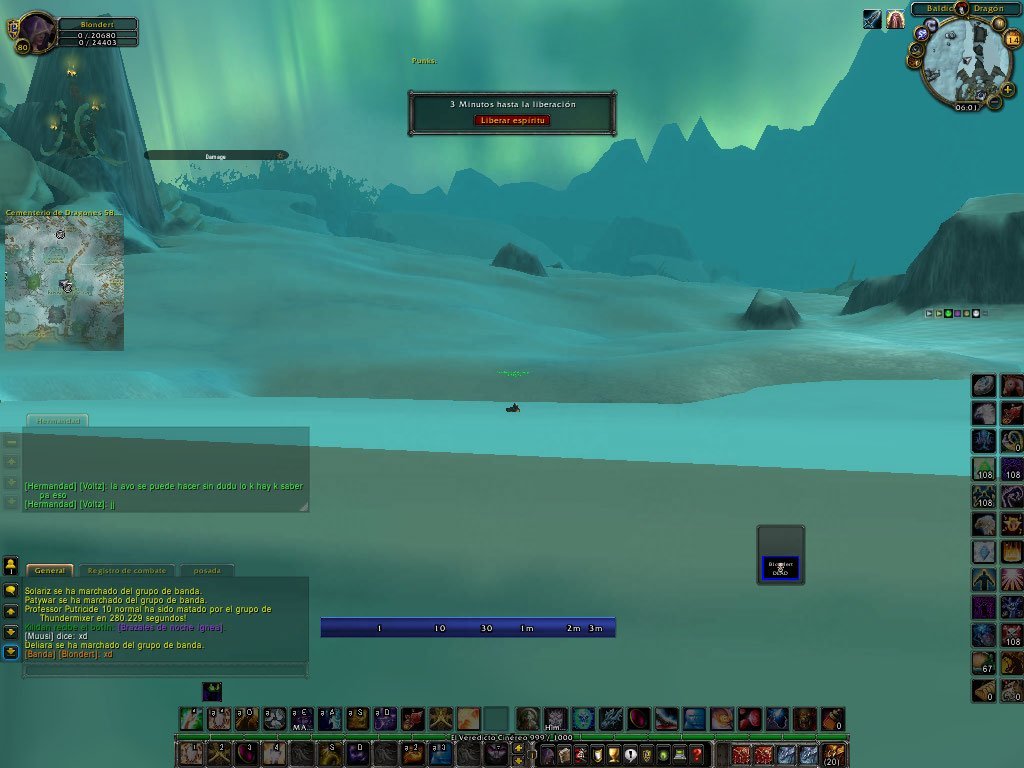
Task: Click the Cementerio de Dragones zone map
Action: 64,283
